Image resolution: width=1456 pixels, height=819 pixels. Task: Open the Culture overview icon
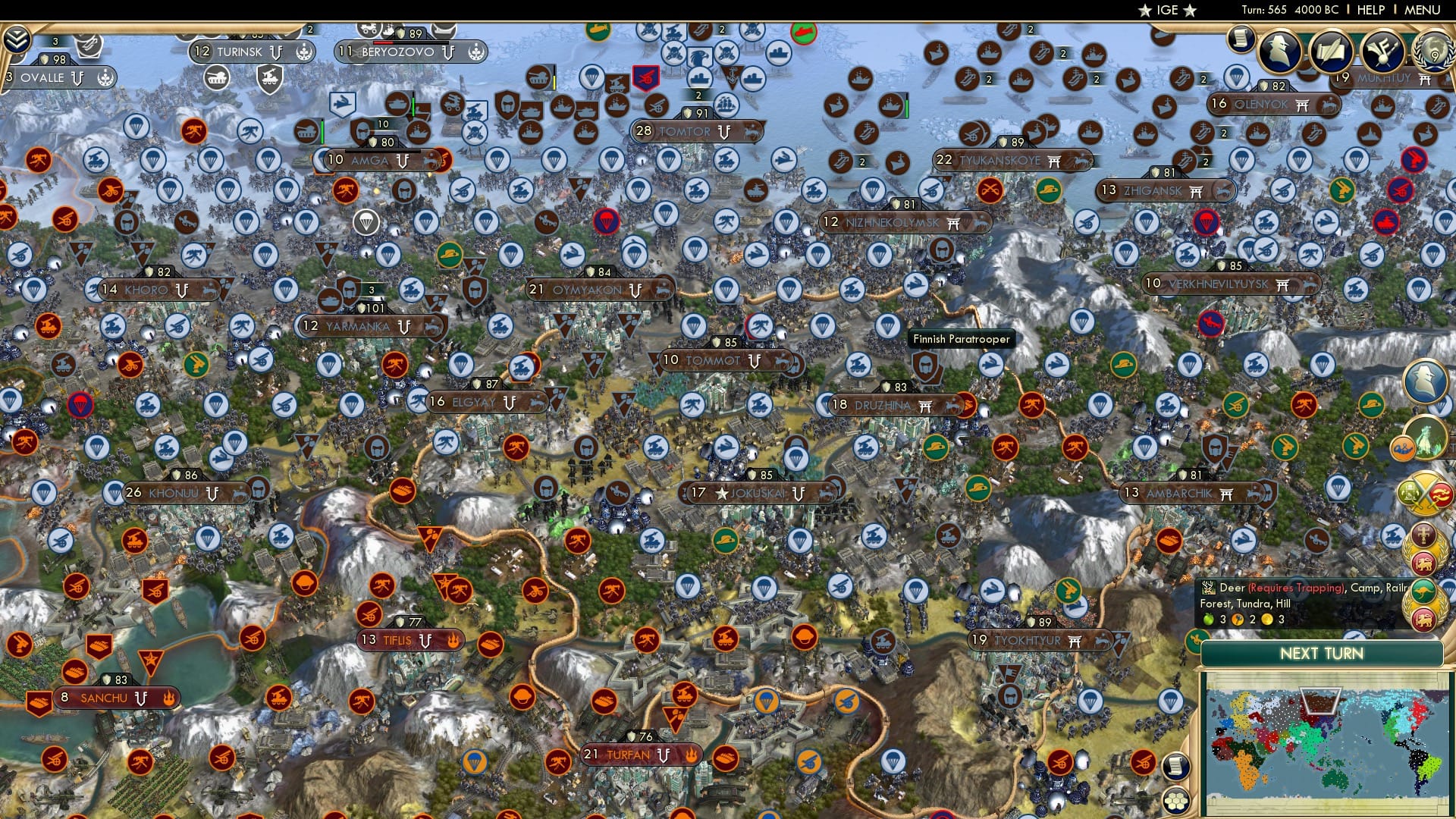[1382, 52]
